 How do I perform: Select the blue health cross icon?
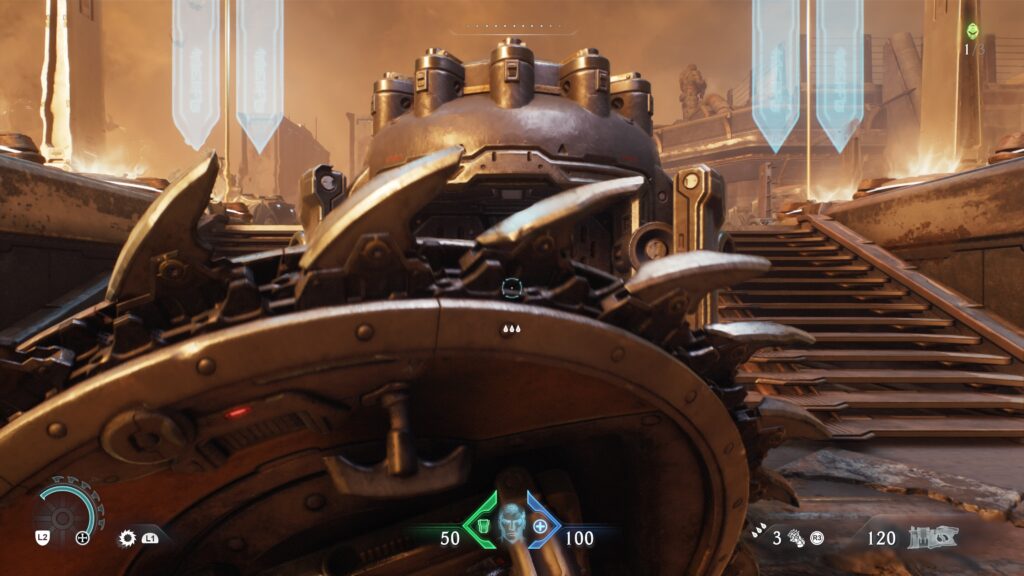(542, 525)
